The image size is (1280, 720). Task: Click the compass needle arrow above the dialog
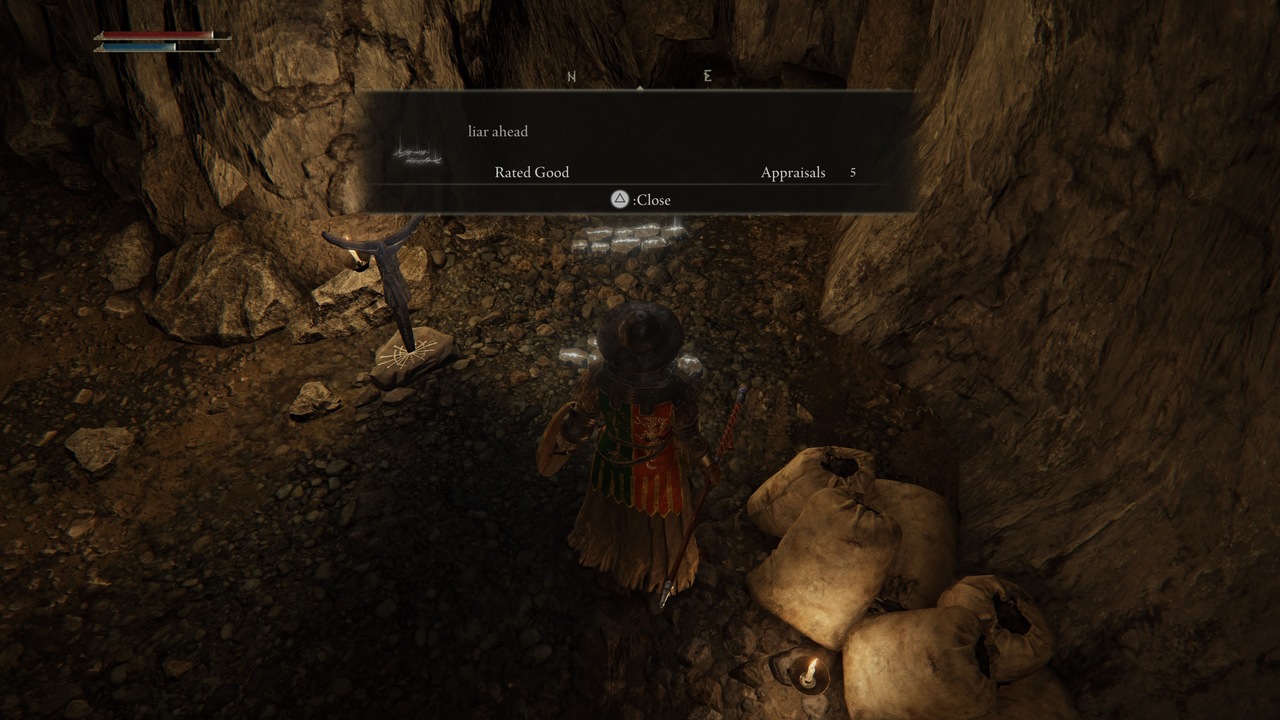coord(640,89)
